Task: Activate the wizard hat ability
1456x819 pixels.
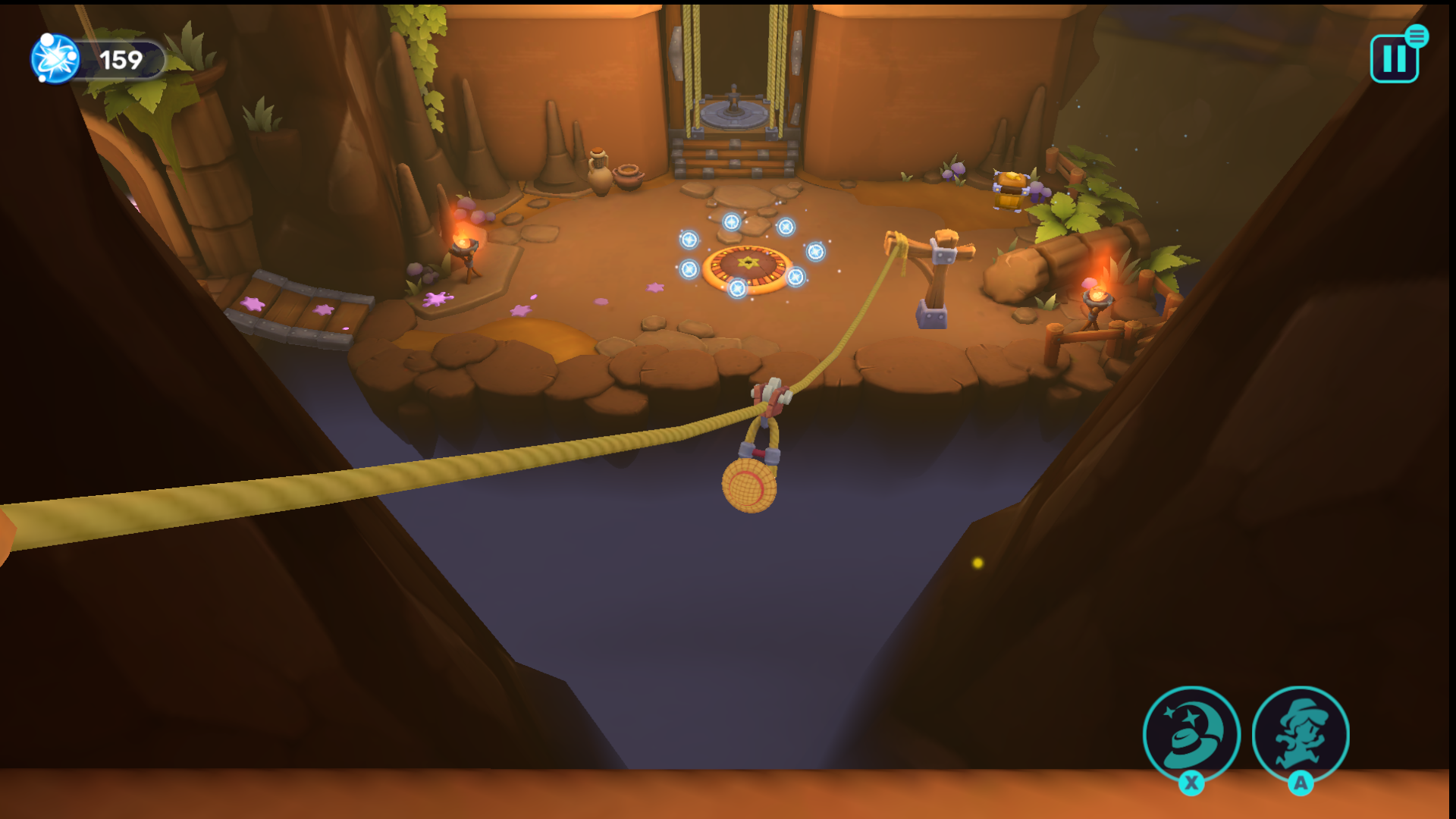Action: [1191, 734]
